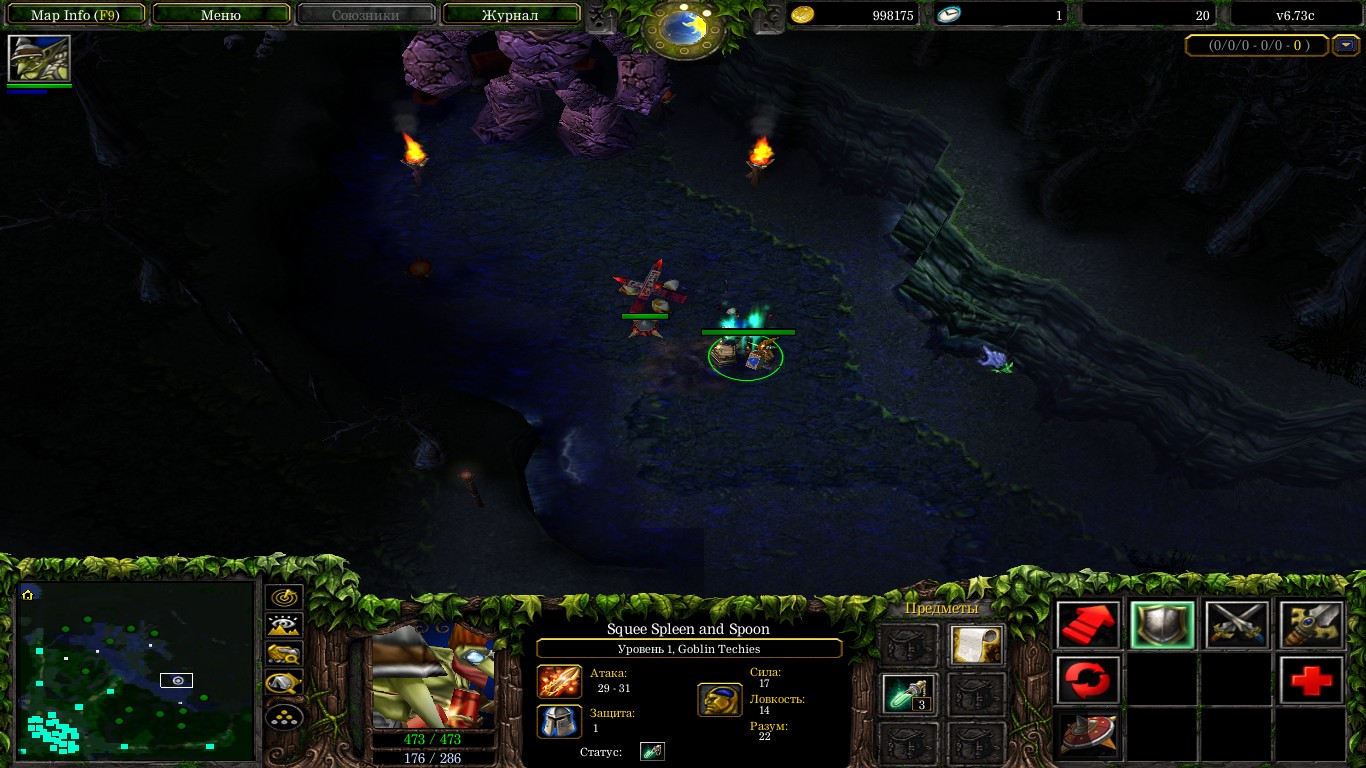The image size is (1366, 768).
Task: Select the Goblin Techies hero icon
Action: click(x=39, y=59)
